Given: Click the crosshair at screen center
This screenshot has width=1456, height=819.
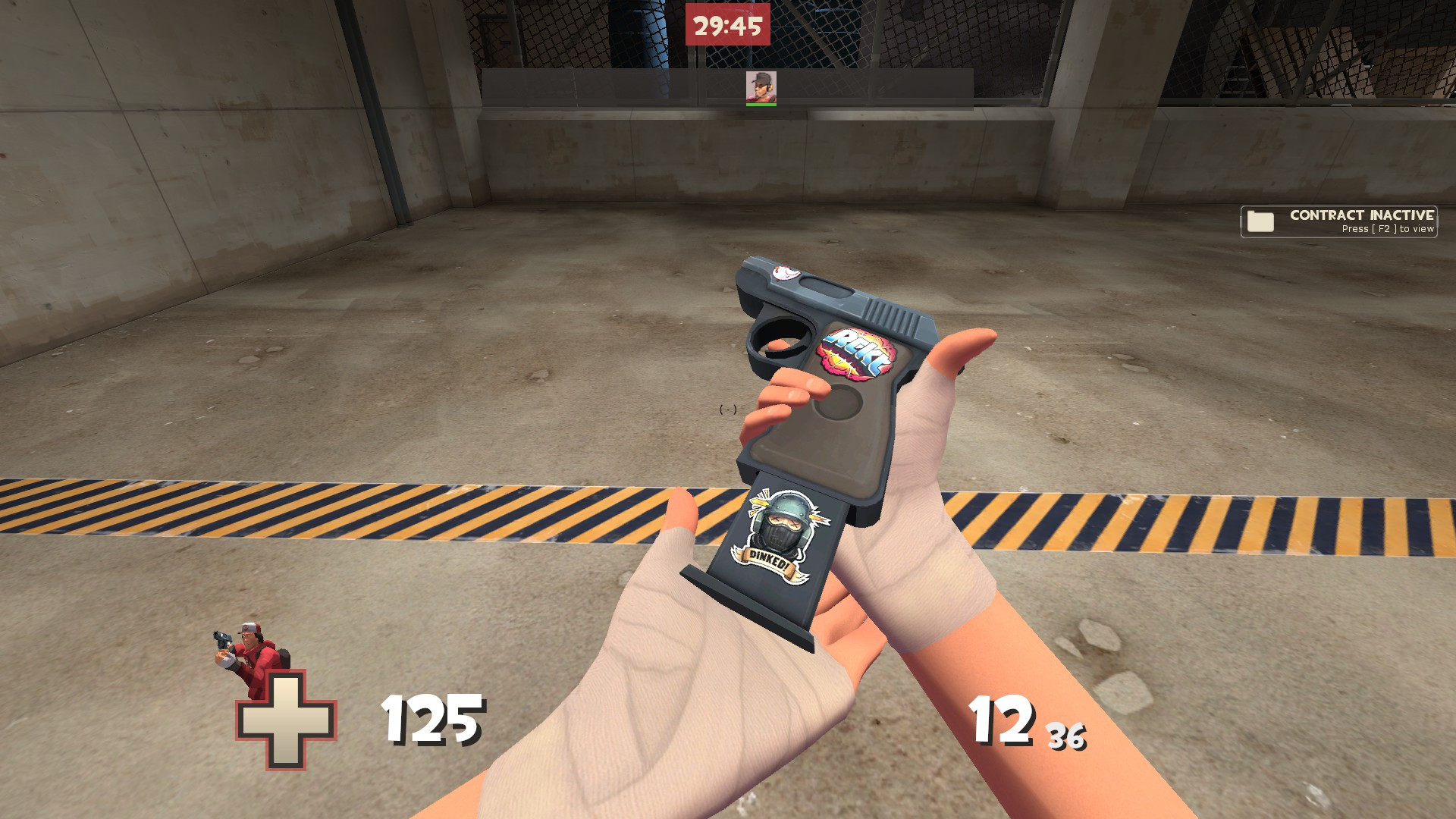Looking at the screenshot, I should pos(728,409).
